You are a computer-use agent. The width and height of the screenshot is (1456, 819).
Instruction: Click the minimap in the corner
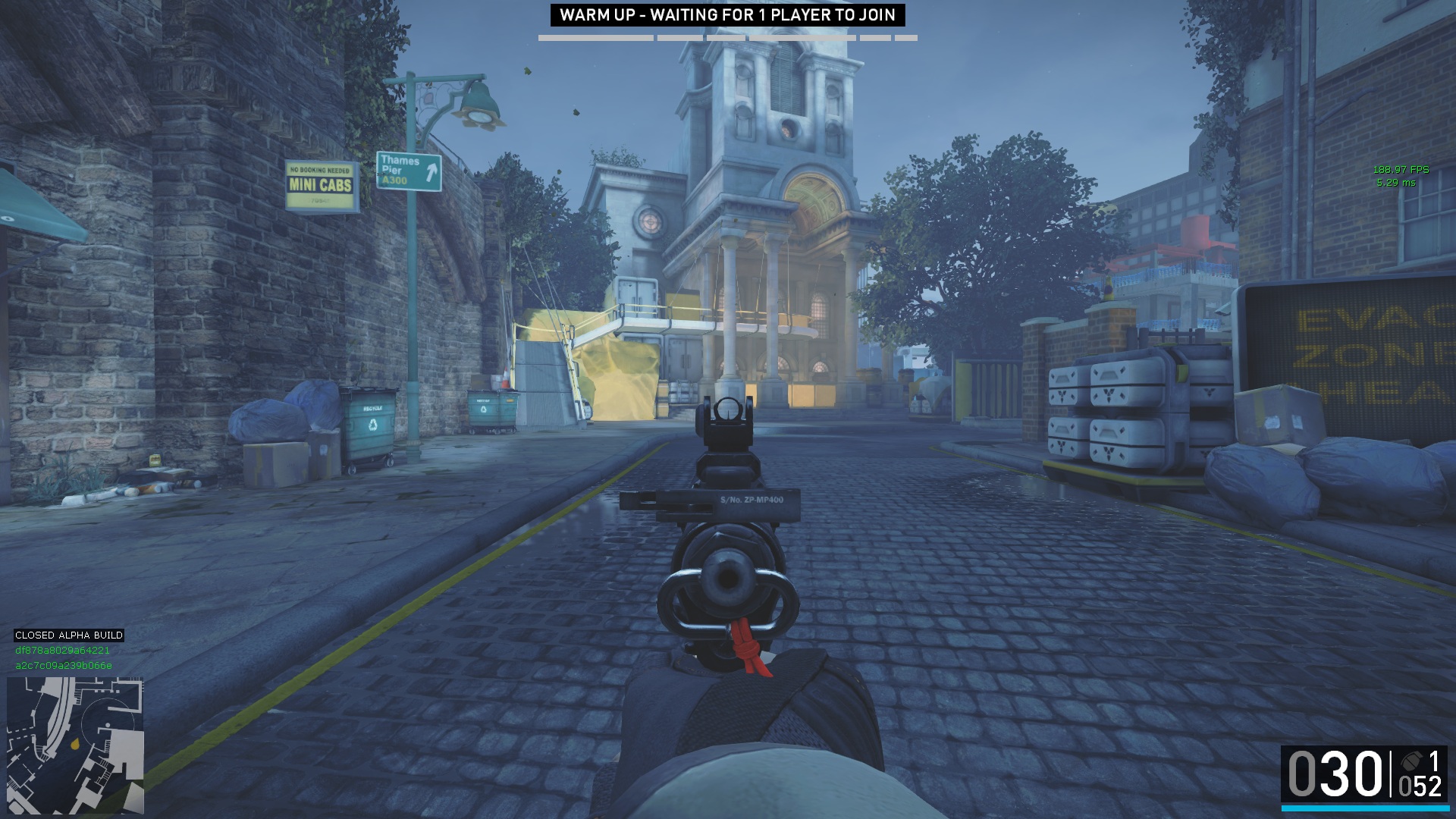(75, 745)
